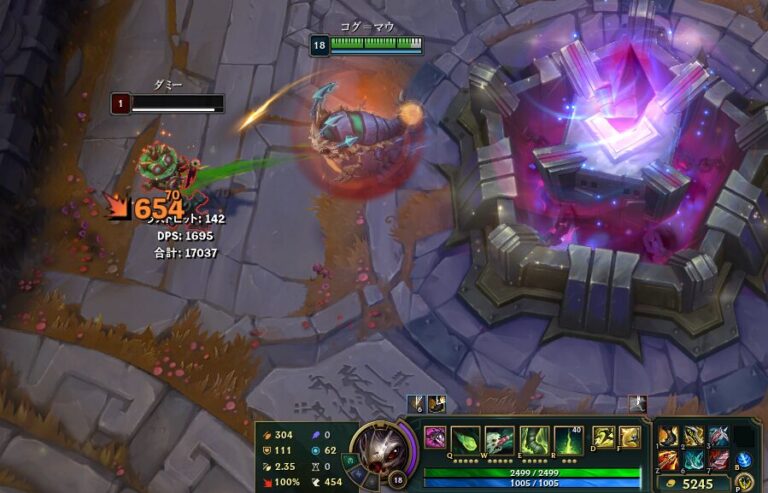
Task: Select the teal item in slot 6
Action: click(x=693, y=459)
